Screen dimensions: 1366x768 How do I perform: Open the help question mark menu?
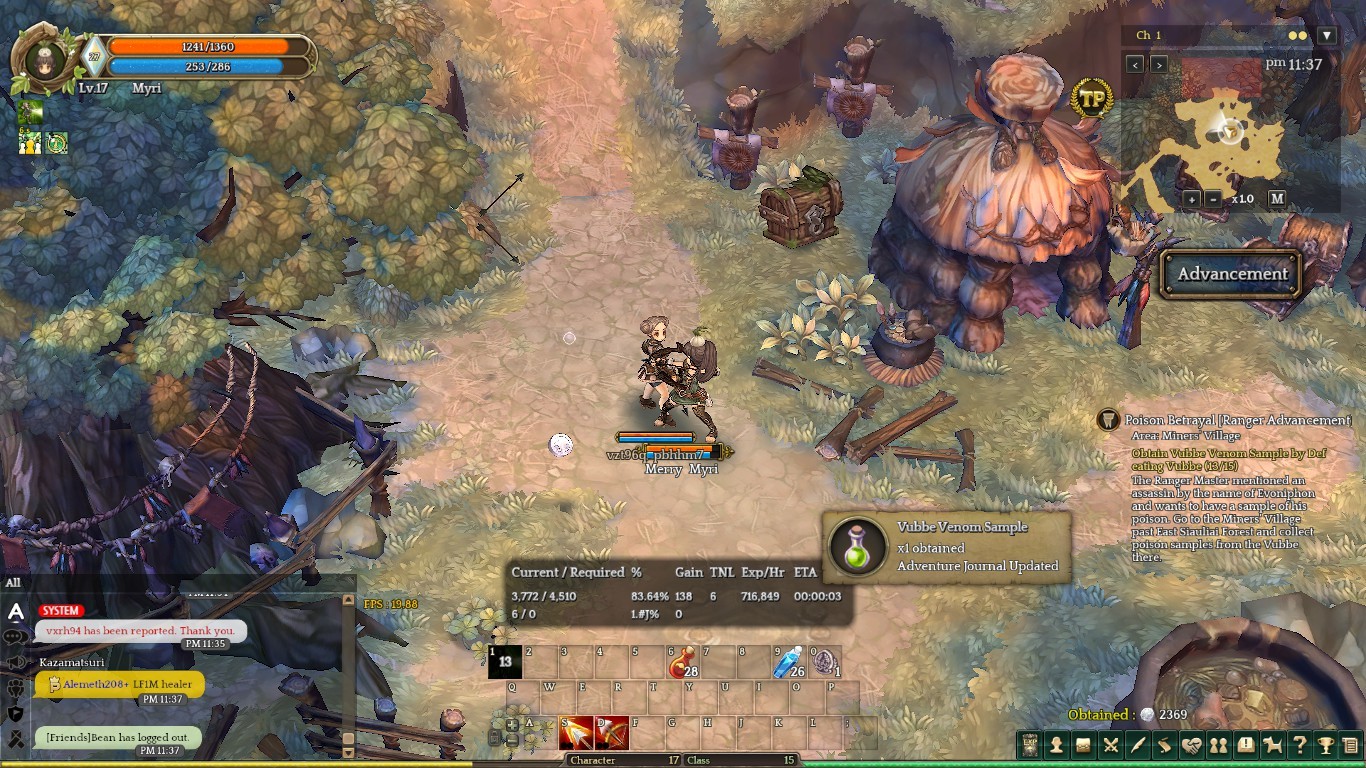pyautogui.click(x=1299, y=745)
